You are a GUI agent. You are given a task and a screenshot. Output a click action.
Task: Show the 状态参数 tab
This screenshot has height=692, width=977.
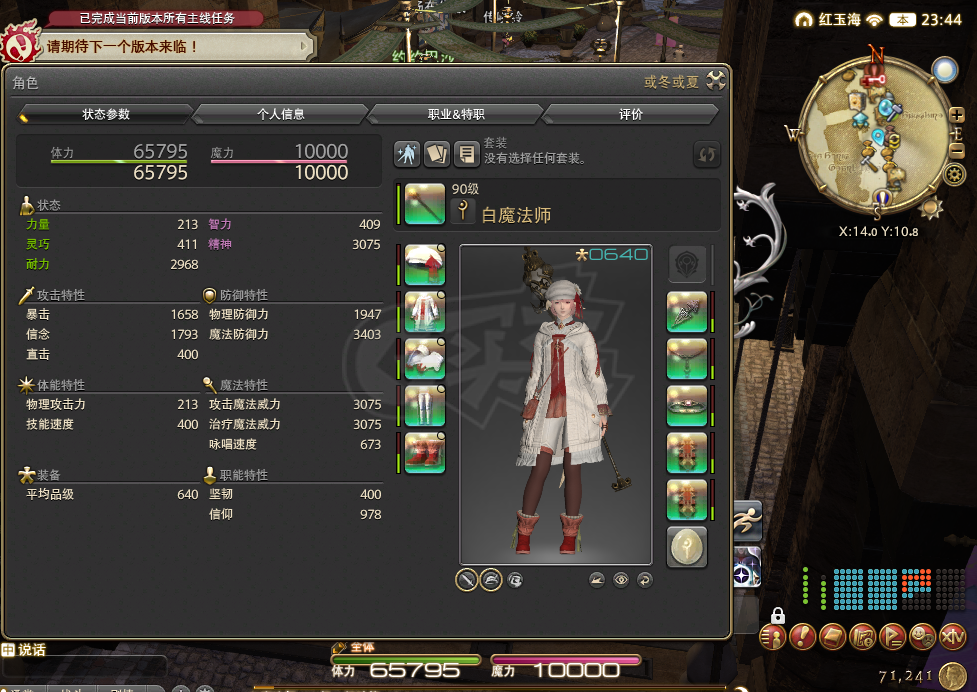coord(106,114)
